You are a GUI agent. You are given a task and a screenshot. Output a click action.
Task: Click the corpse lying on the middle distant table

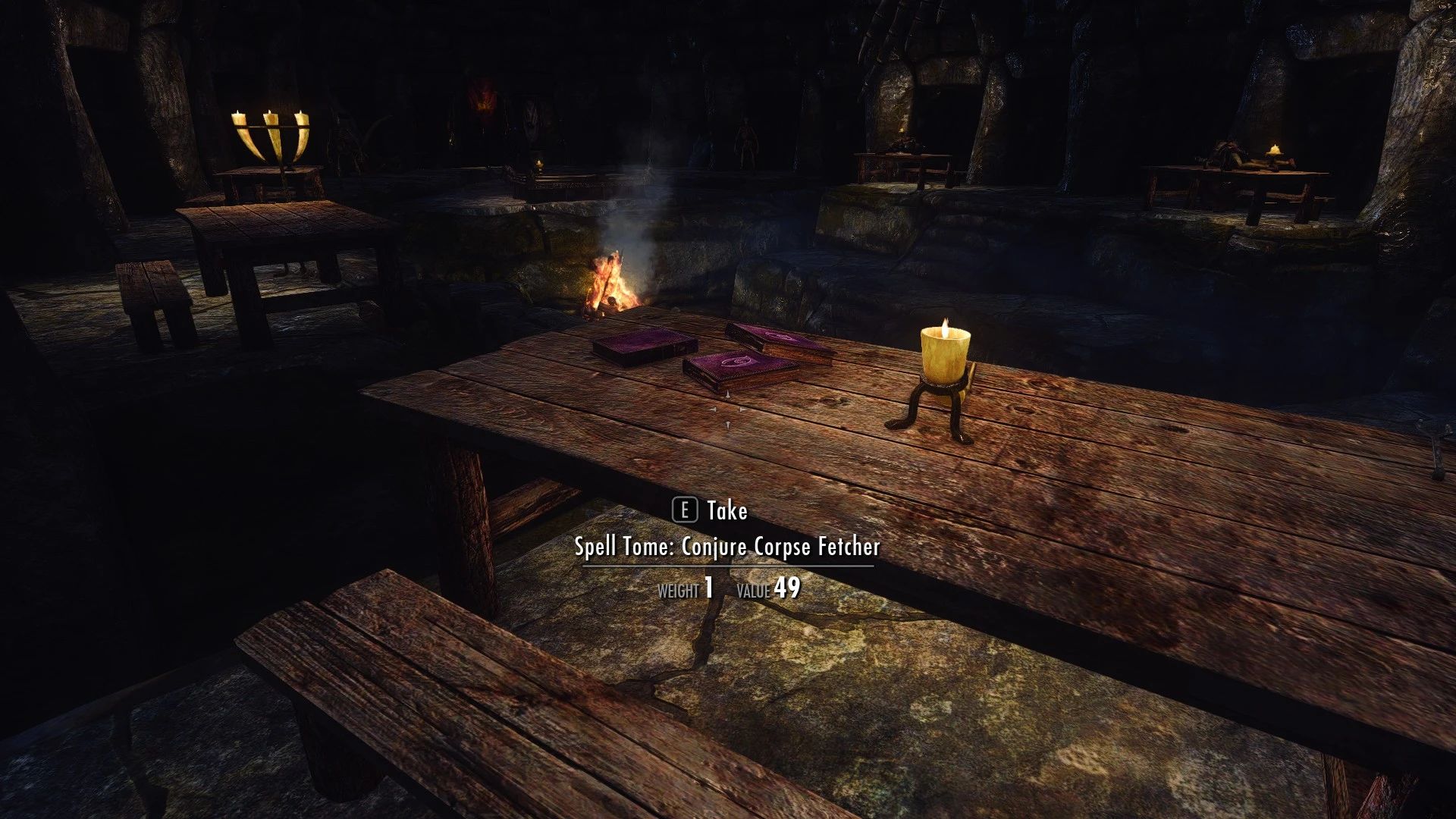point(904,148)
